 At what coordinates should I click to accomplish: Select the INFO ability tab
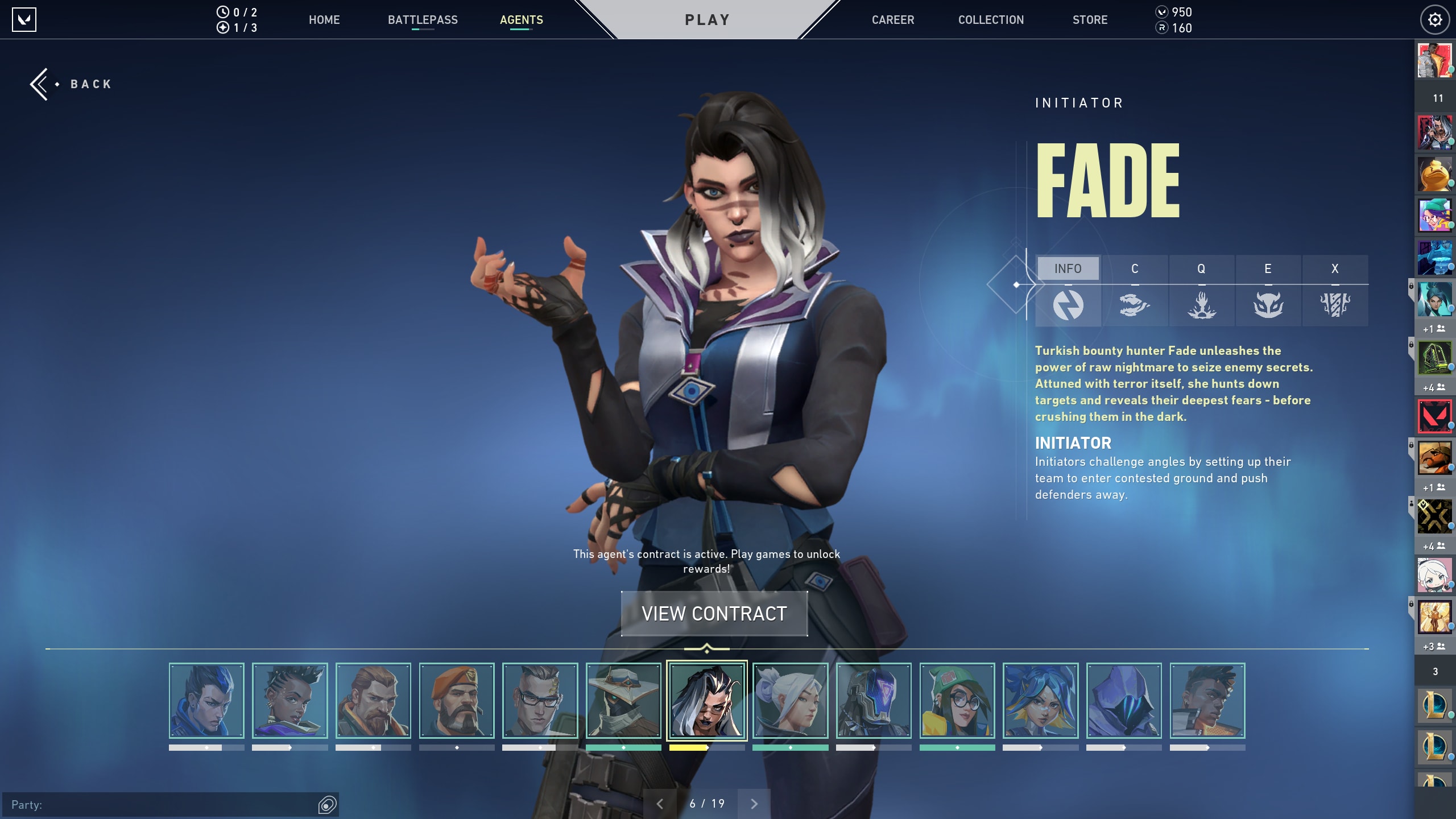(1068, 268)
